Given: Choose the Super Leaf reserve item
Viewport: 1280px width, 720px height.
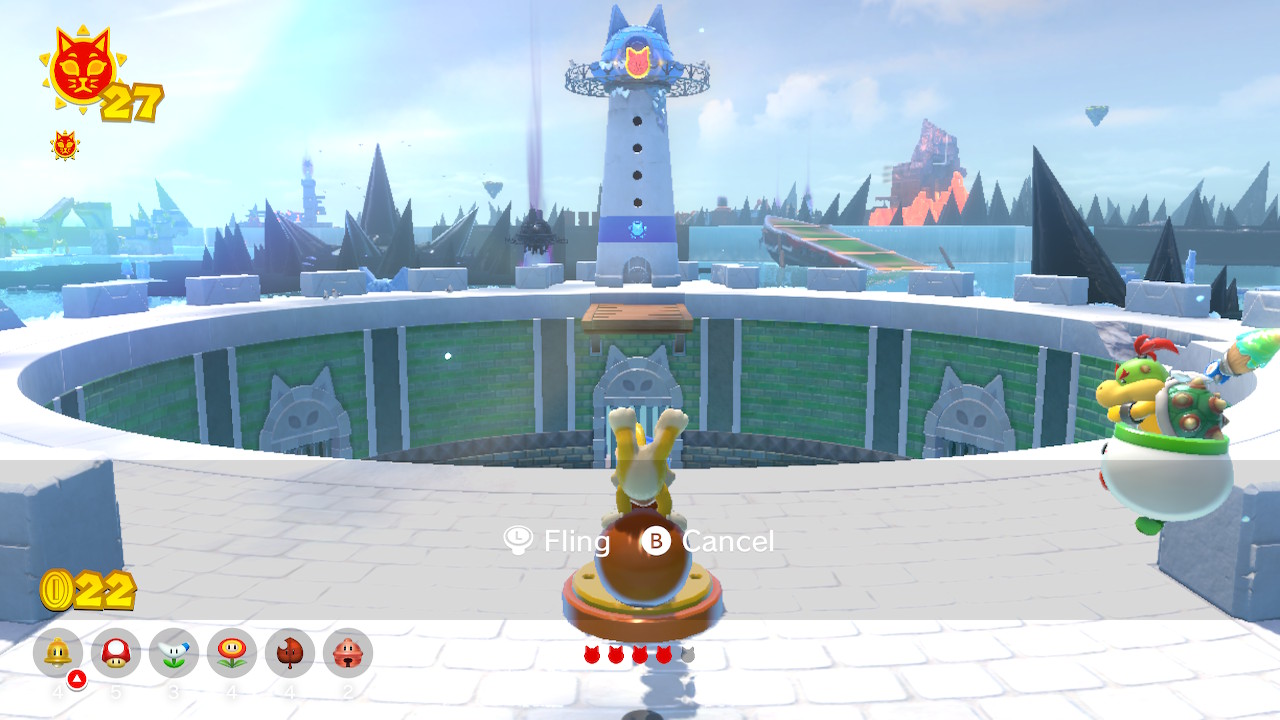Looking at the screenshot, I should [x=290, y=653].
